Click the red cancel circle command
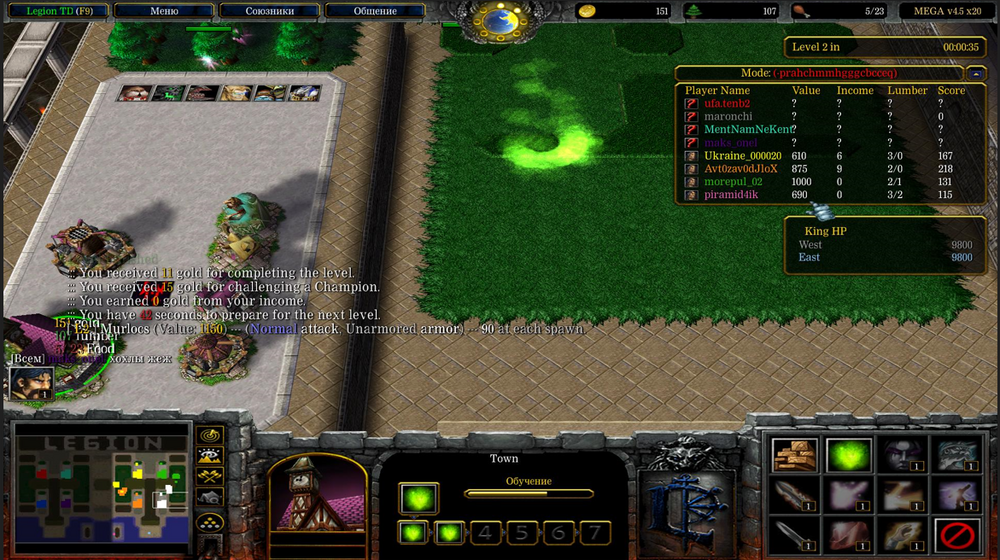 coord(955,534)
